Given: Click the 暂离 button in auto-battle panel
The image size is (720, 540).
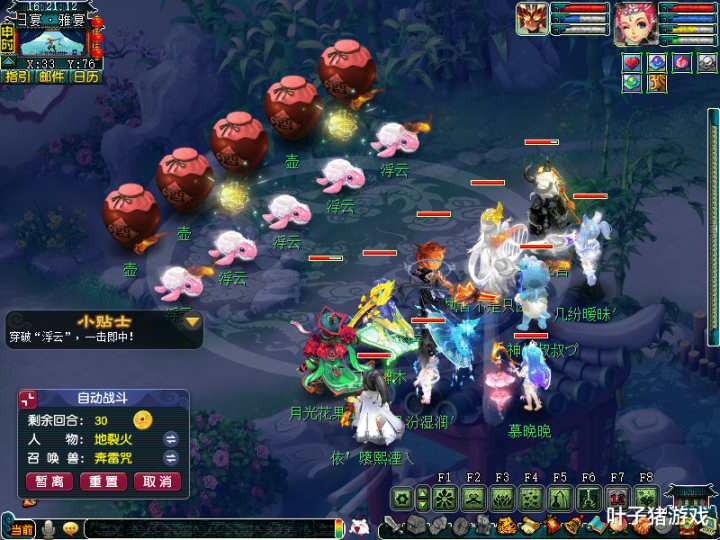Looking at the screenshot, I should tap(50, 481).
